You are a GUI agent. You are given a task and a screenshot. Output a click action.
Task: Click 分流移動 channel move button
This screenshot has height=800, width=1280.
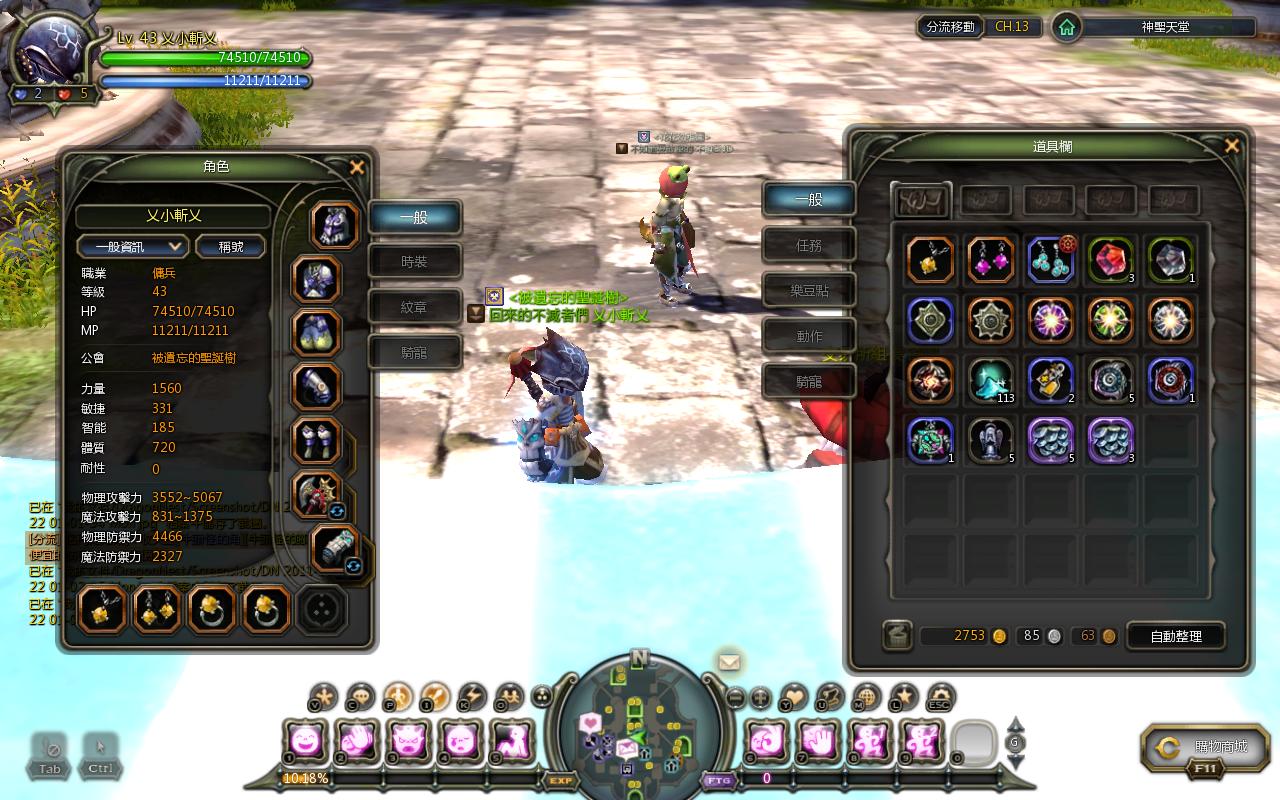click(949, 27)
